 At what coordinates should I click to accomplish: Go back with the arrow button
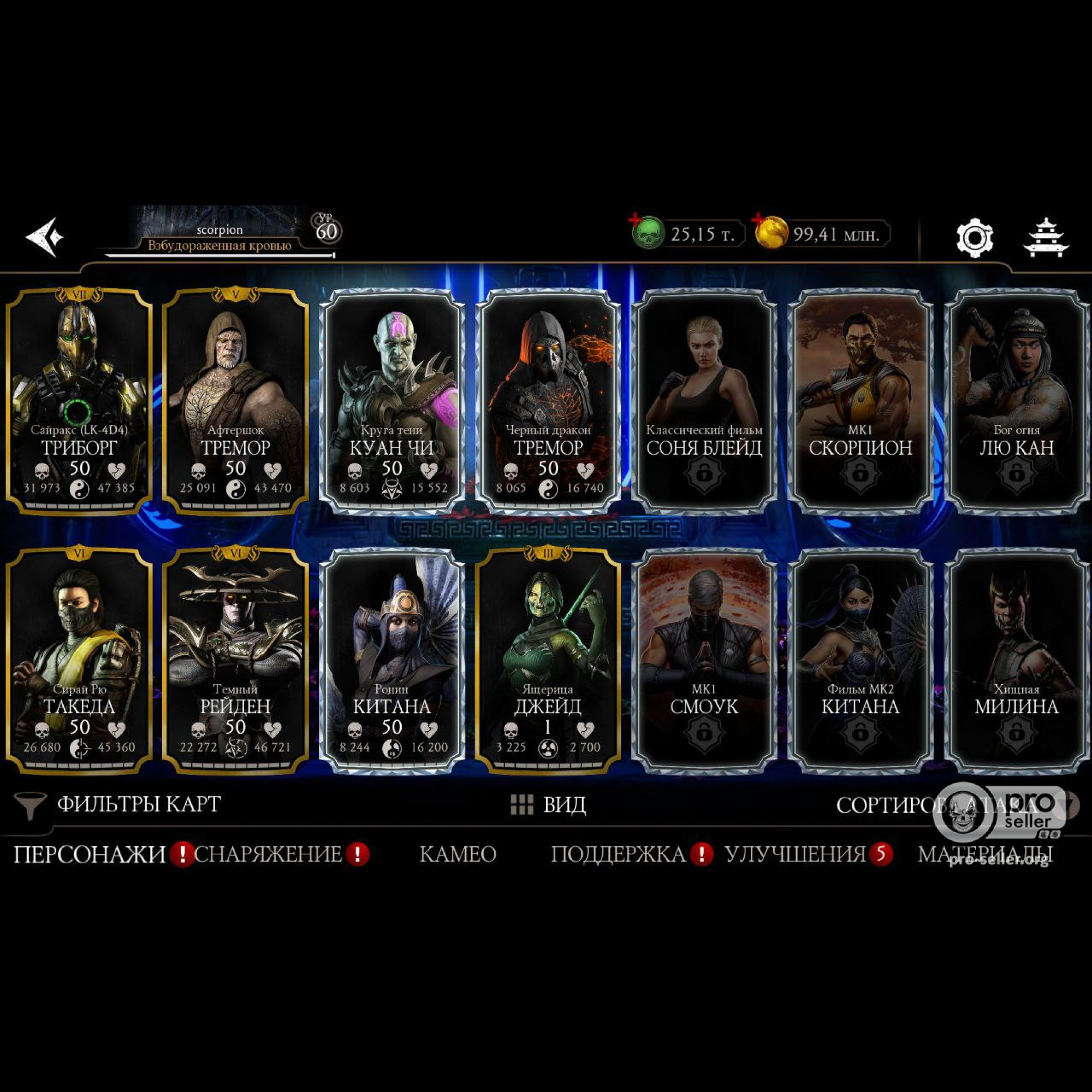(x=44, y=236)
